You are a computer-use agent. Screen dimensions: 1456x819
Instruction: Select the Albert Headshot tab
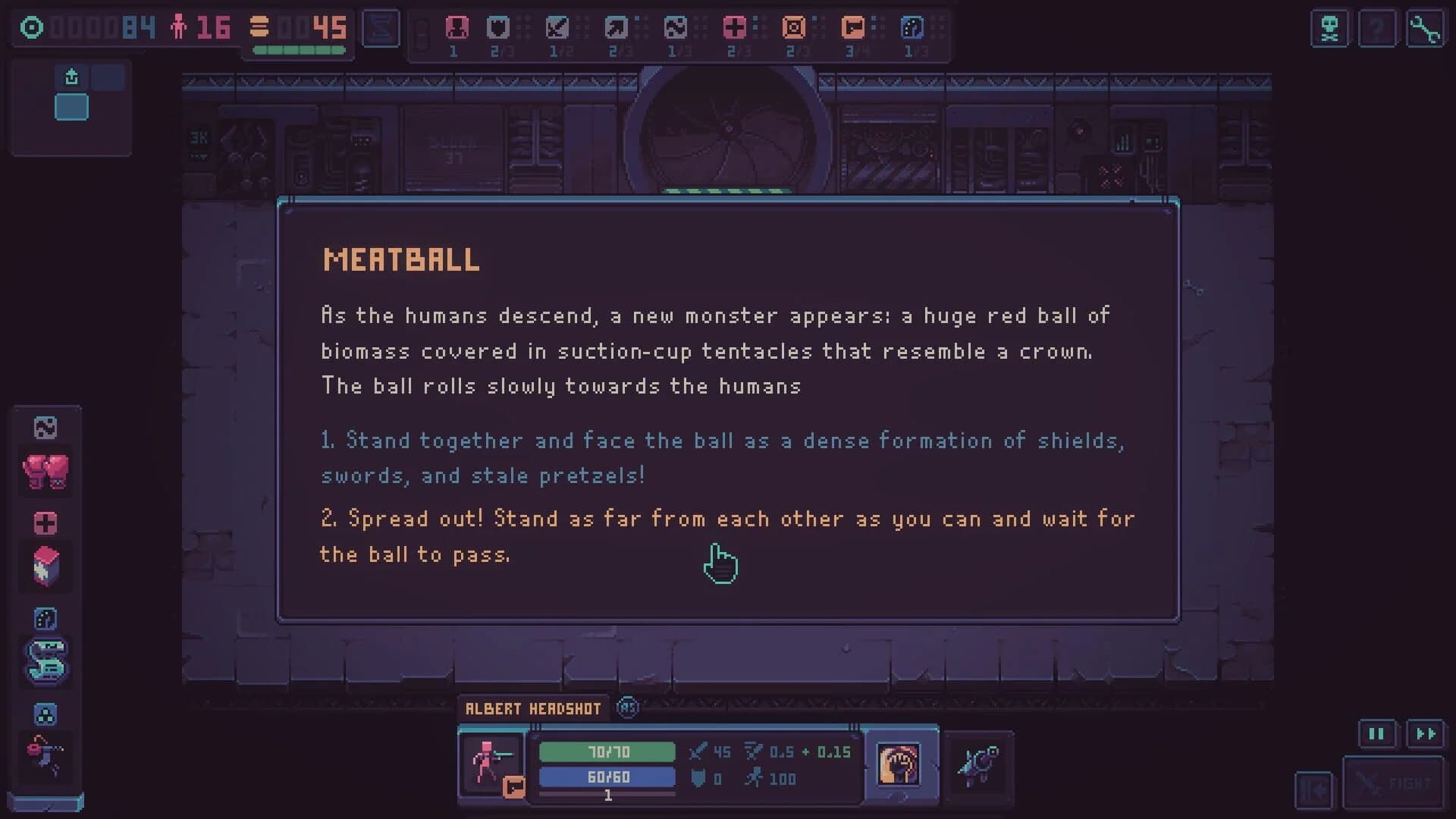[533, 708]
